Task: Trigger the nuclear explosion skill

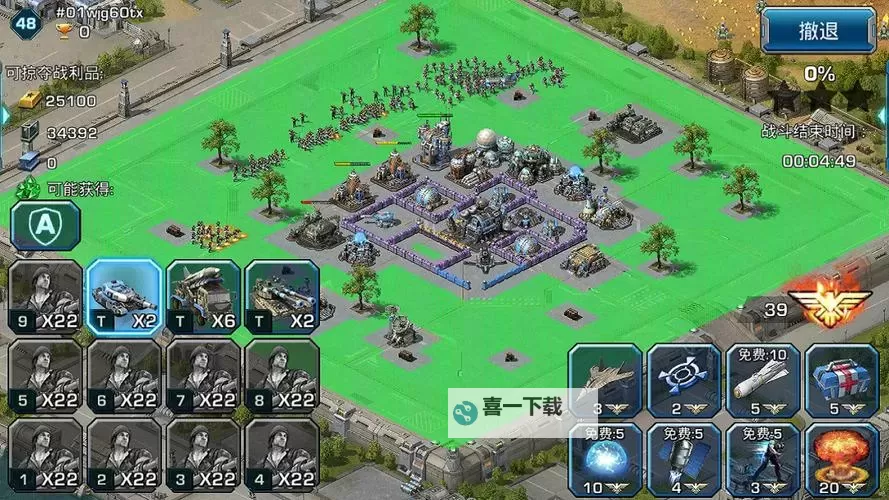Action: coord(842,460)
